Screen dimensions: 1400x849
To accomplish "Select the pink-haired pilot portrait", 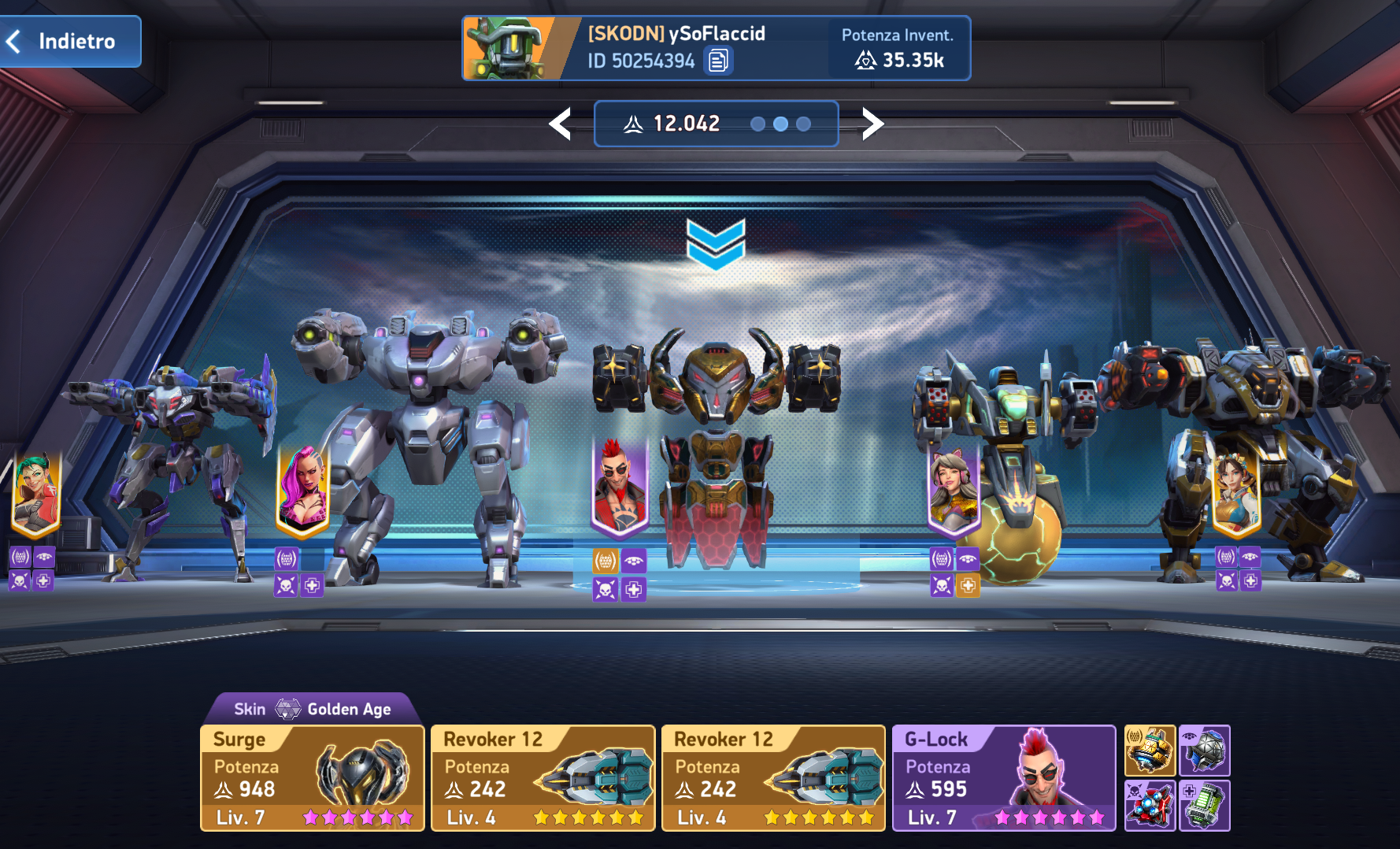I will click(304, 489).
